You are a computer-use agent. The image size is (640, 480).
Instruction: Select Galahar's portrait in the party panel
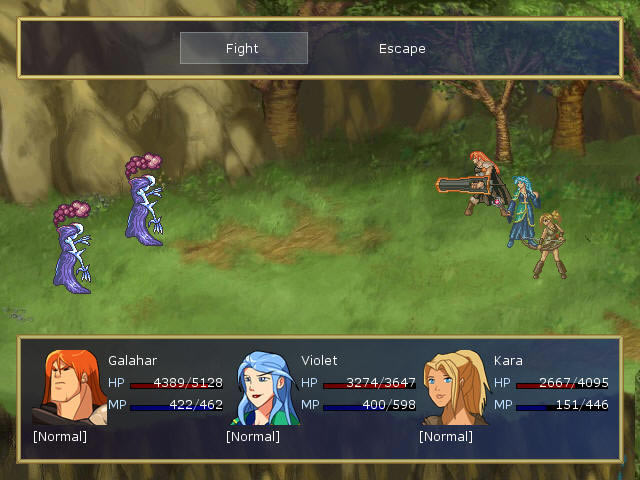click(x=69, y=387)
